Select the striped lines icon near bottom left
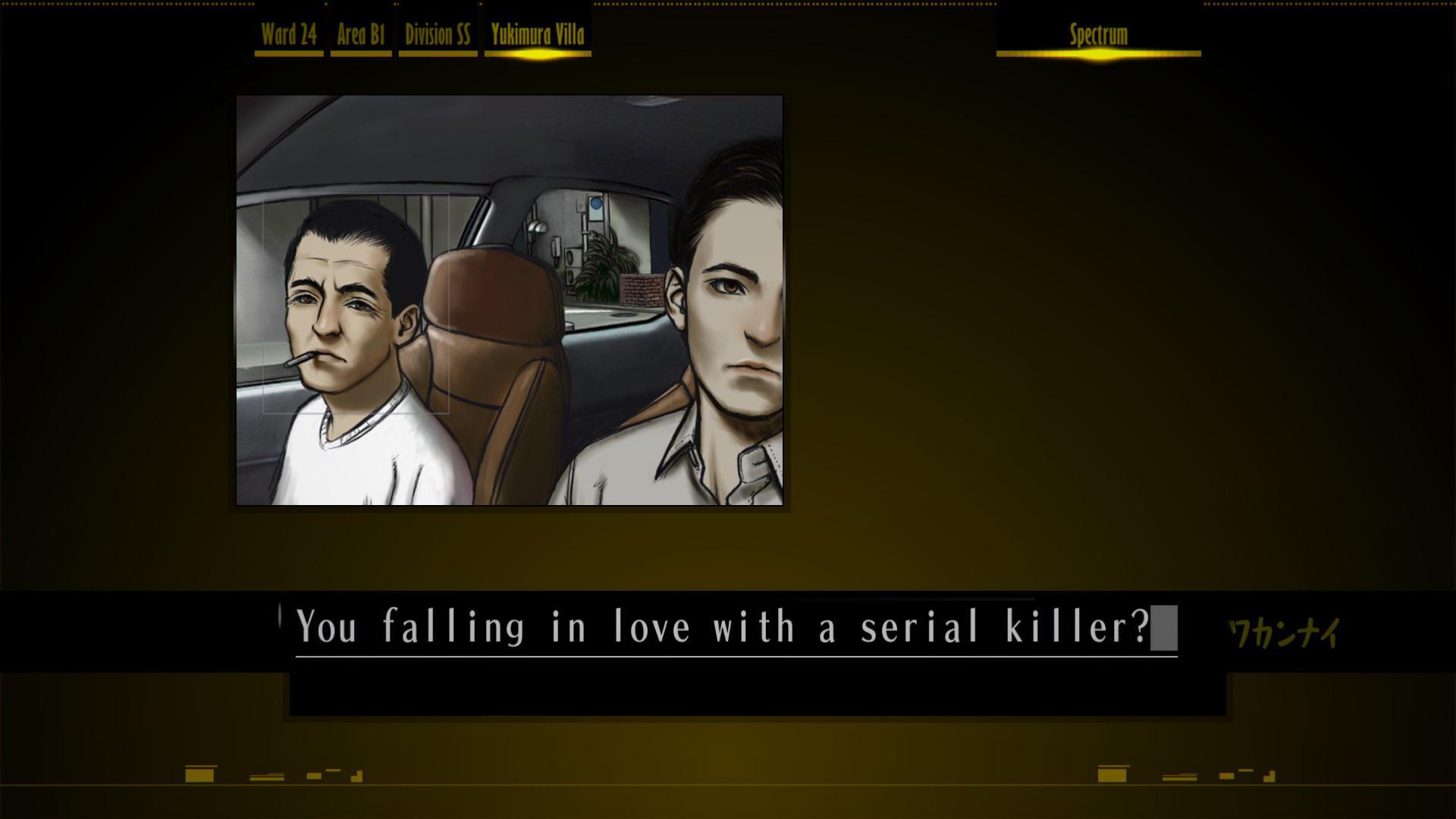1456x819 pixels. (266, 777)
